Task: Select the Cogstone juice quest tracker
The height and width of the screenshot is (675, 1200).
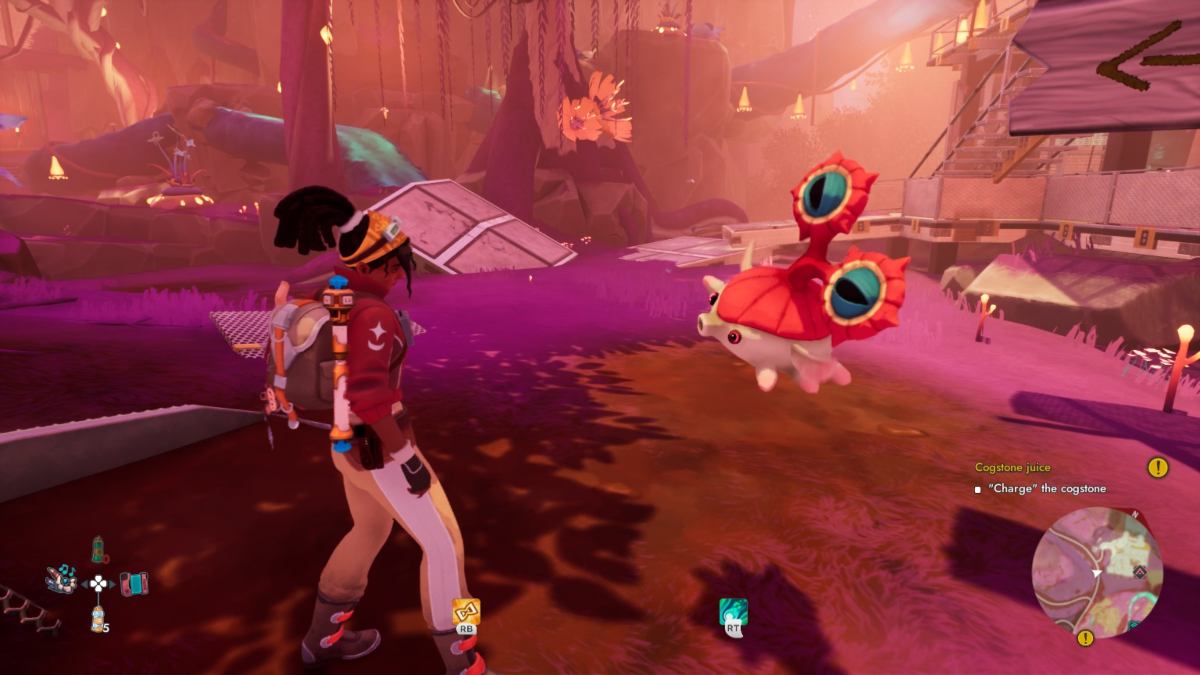Action: click(1013, 468)
